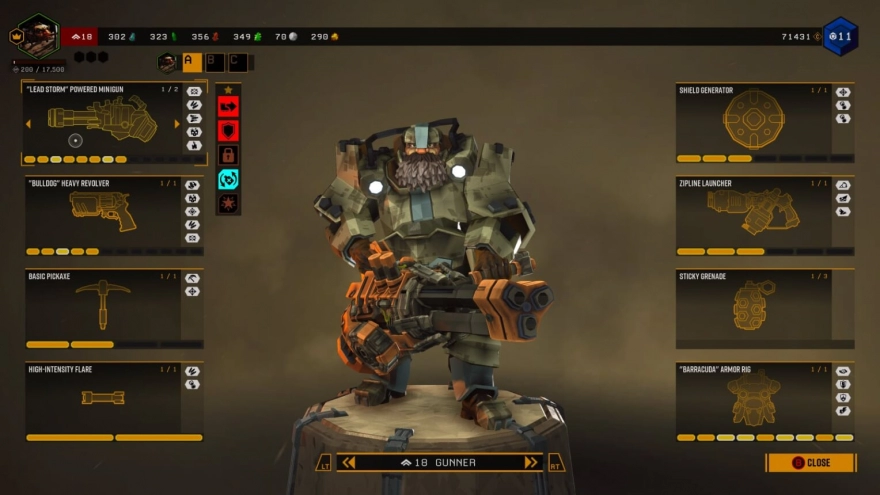
Task: Select the cyan circular arrows perk icon
Action: [x=228, y=179]
